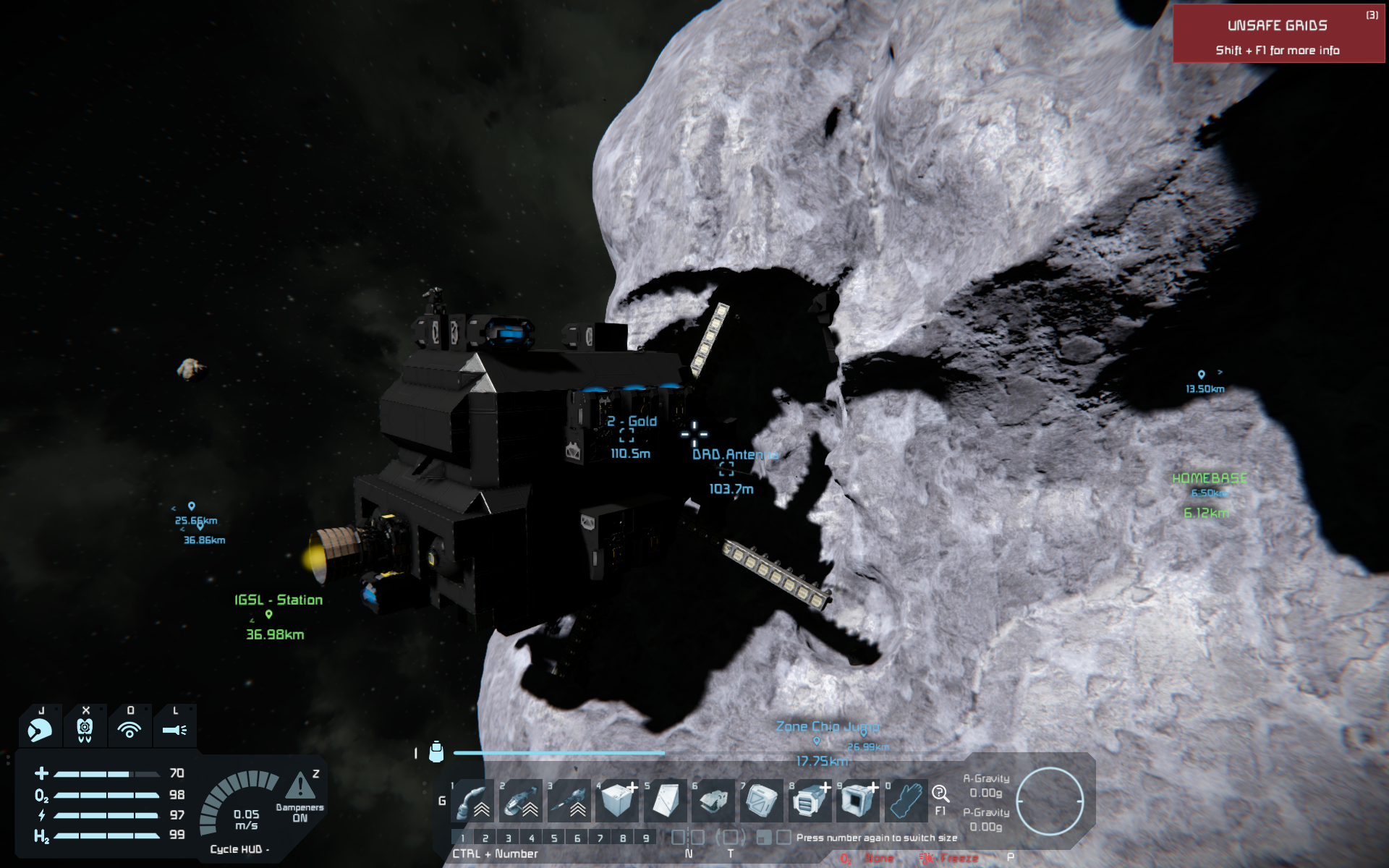Switch to toolbar page 2
The width and height of the screenshot is (1389, 868).
tap(485, 838)
